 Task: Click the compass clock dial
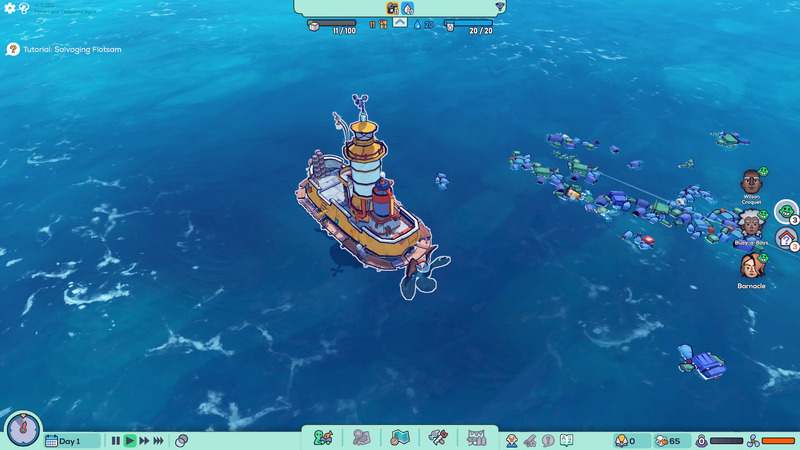click(x=22, y=429)
